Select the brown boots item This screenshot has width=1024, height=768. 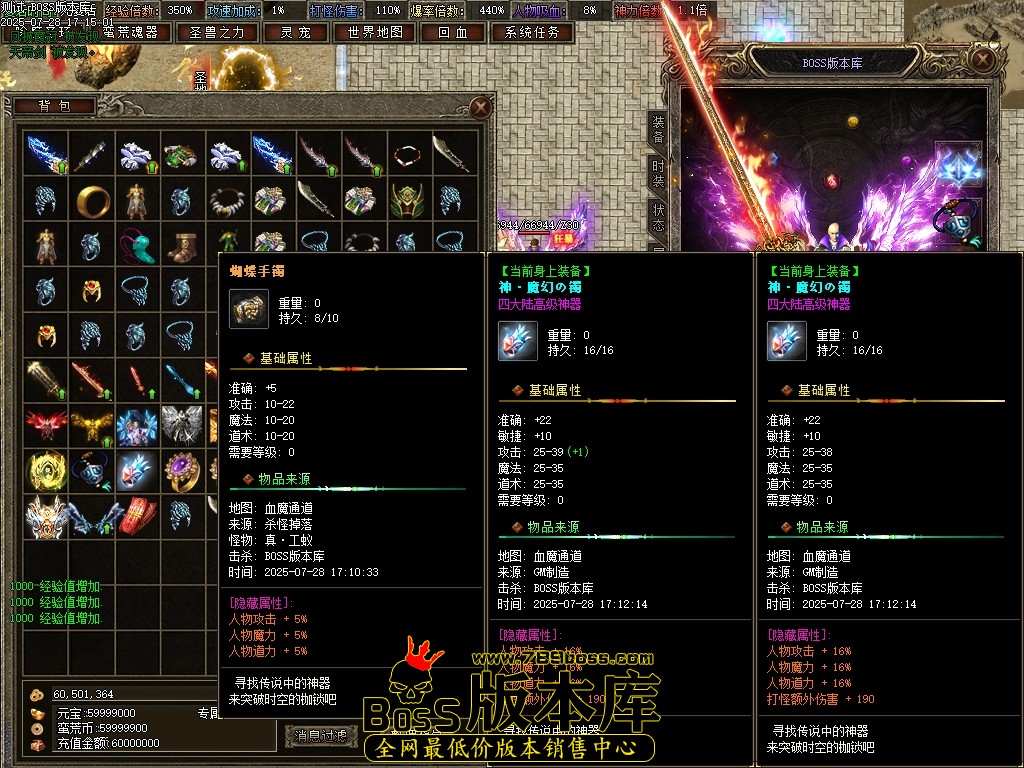tap(183, 244)
